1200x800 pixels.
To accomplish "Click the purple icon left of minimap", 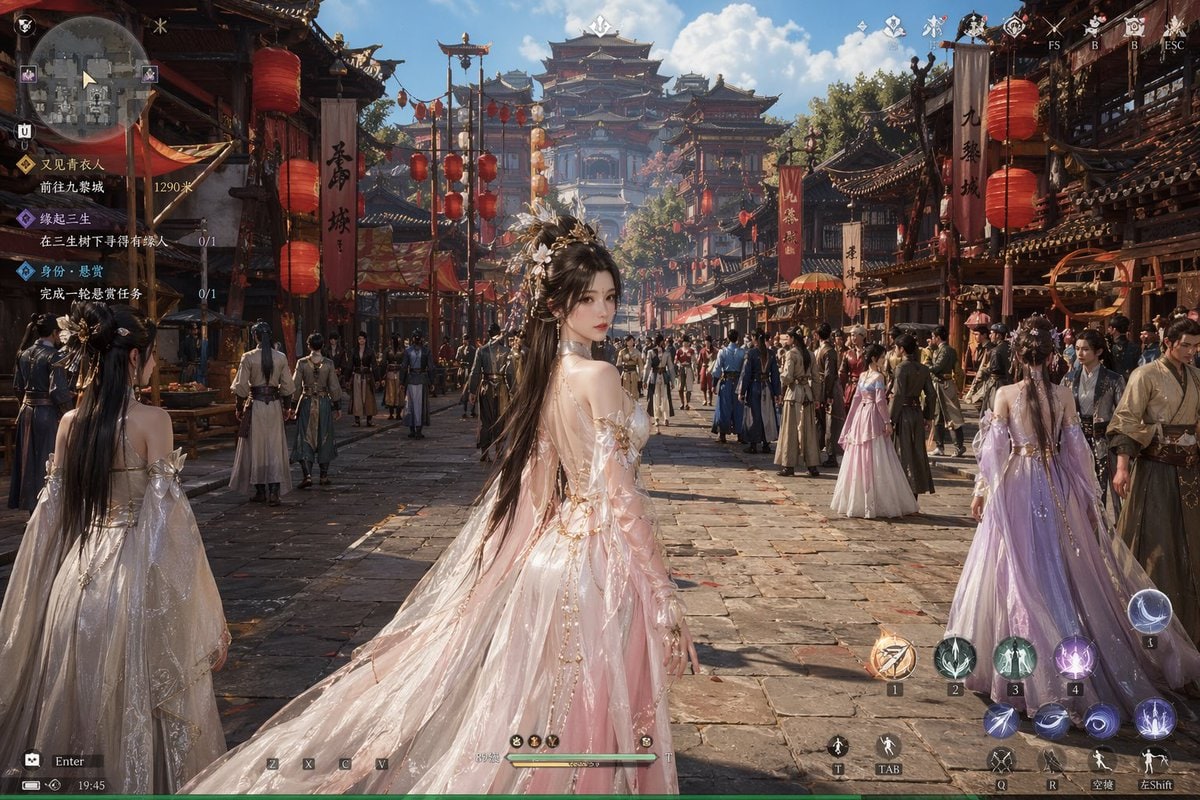I will (28, 74).
